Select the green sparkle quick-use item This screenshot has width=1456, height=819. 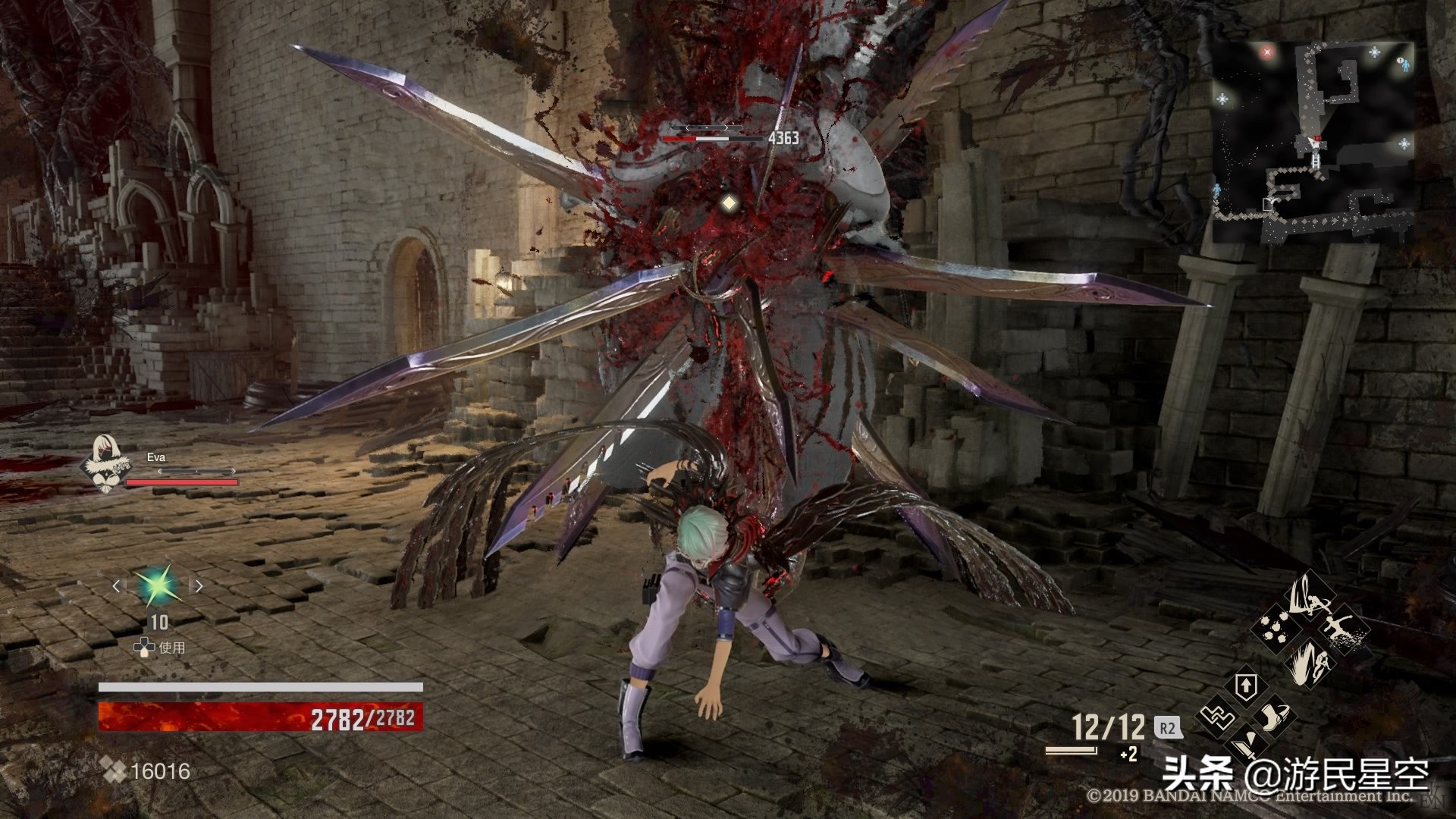pyautogui.click(x=158, y=585)
